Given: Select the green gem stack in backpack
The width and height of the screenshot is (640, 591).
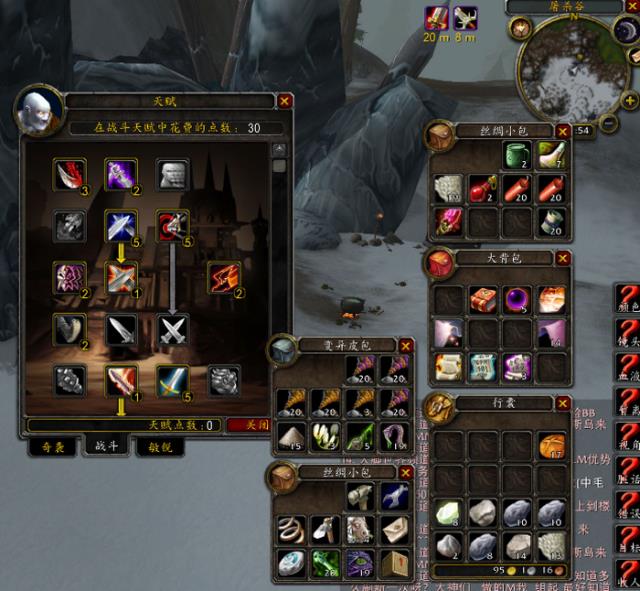Looking at the screenshot, I should [449, 512].
